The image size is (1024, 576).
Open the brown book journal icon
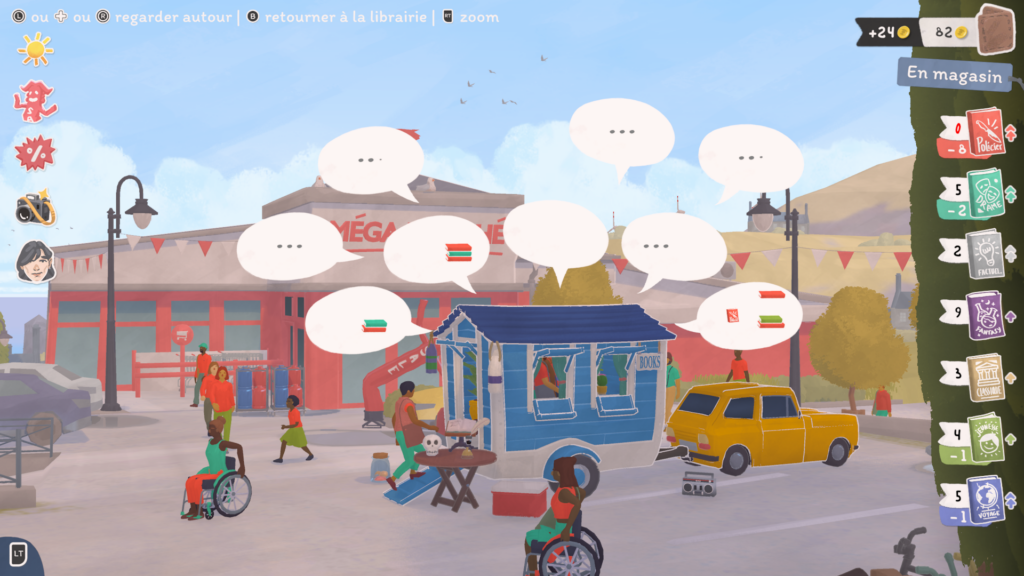(x=995, y=28)
